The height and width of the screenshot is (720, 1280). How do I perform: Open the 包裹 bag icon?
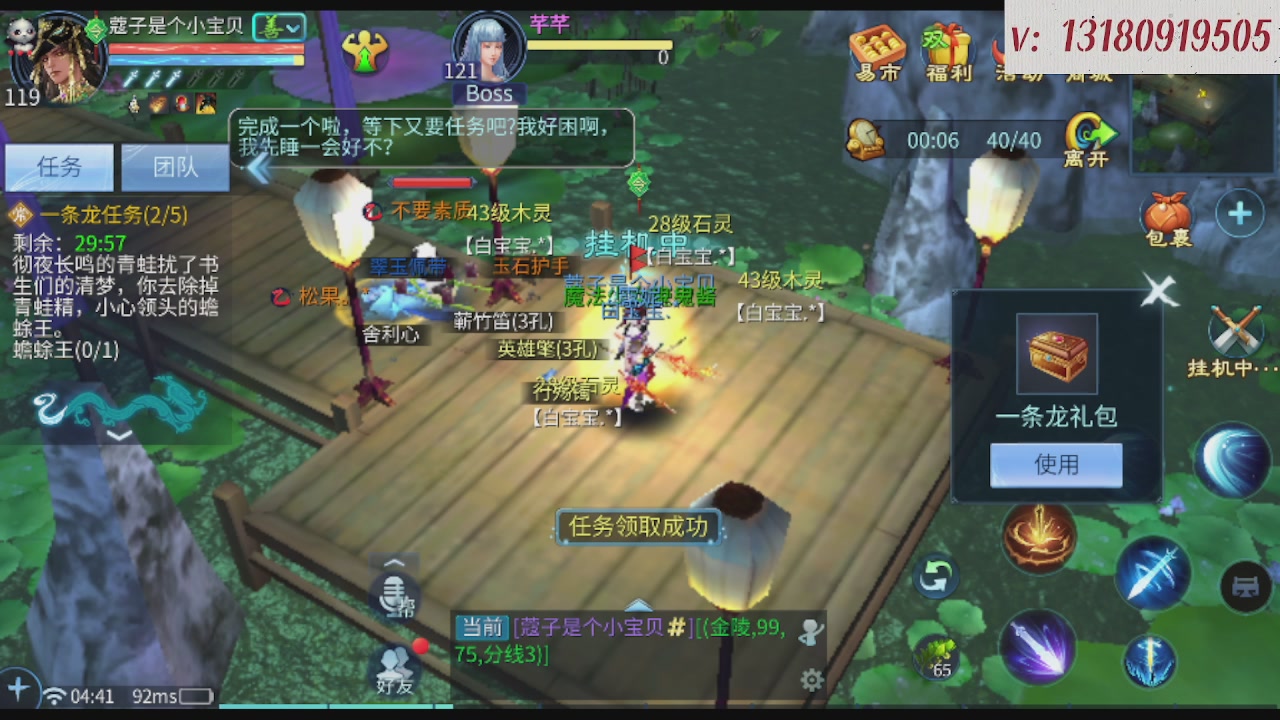pyautogui.click(x=1166, y=215)
